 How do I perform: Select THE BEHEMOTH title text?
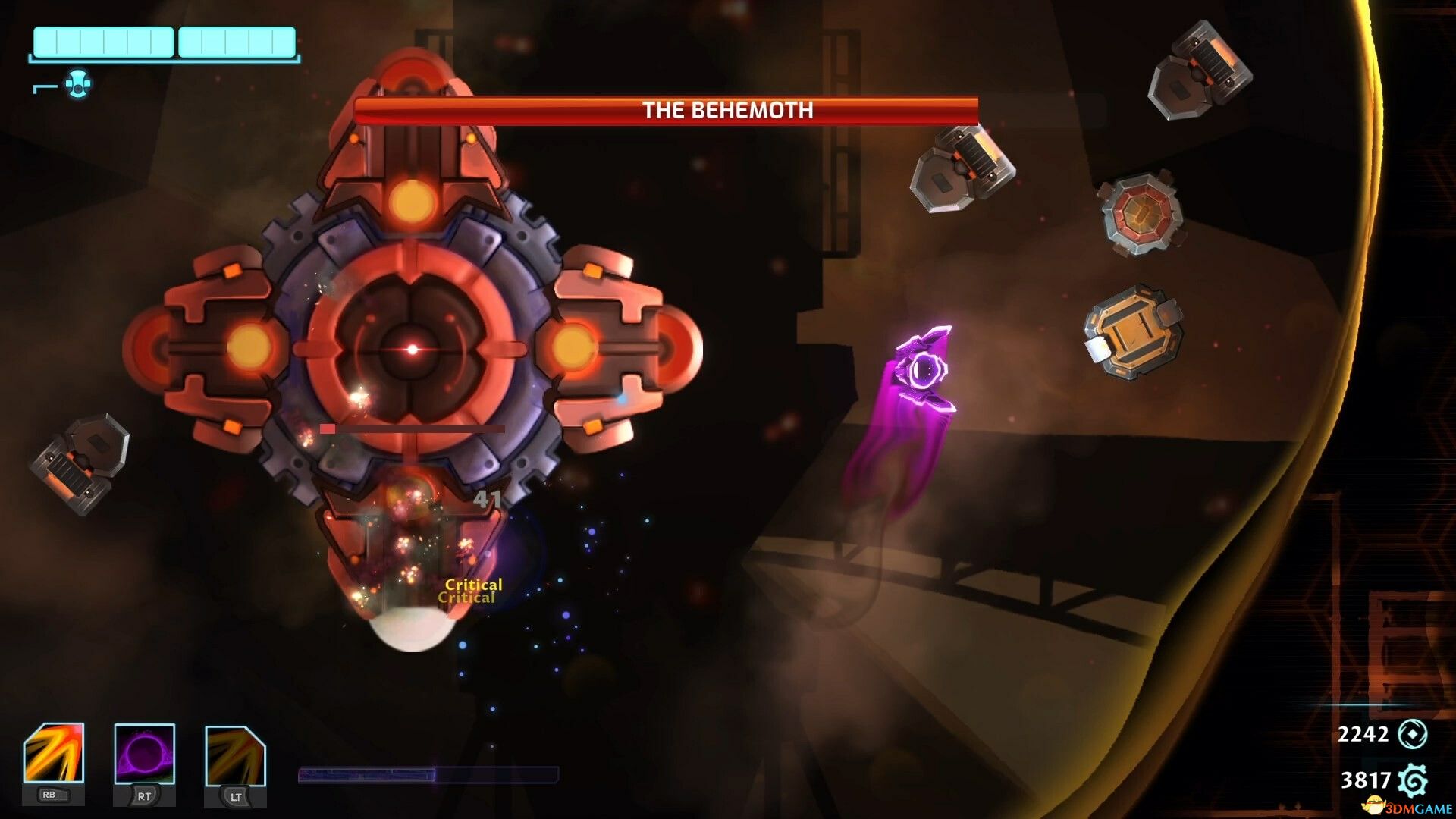click(726, 109)
